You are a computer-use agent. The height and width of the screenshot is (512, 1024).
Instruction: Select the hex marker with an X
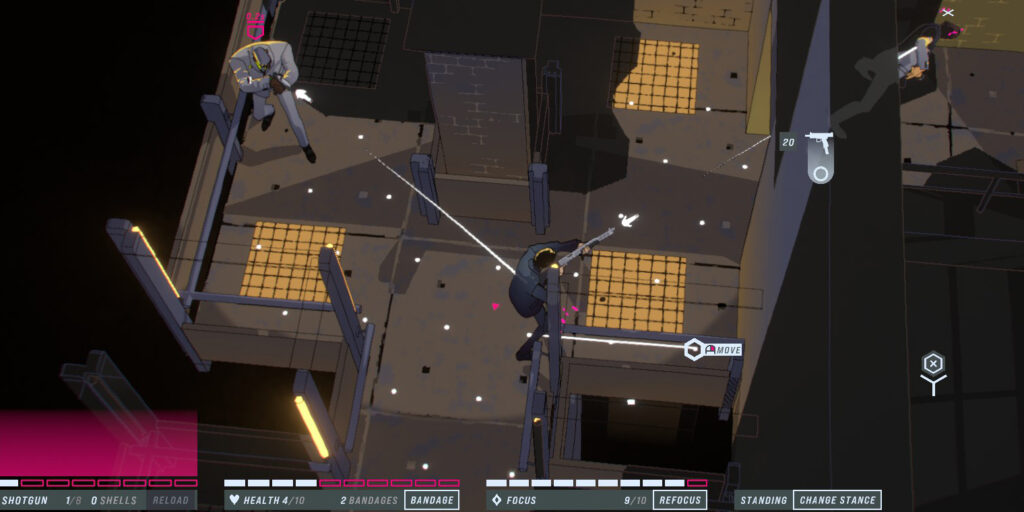click(x=932, y=363)
